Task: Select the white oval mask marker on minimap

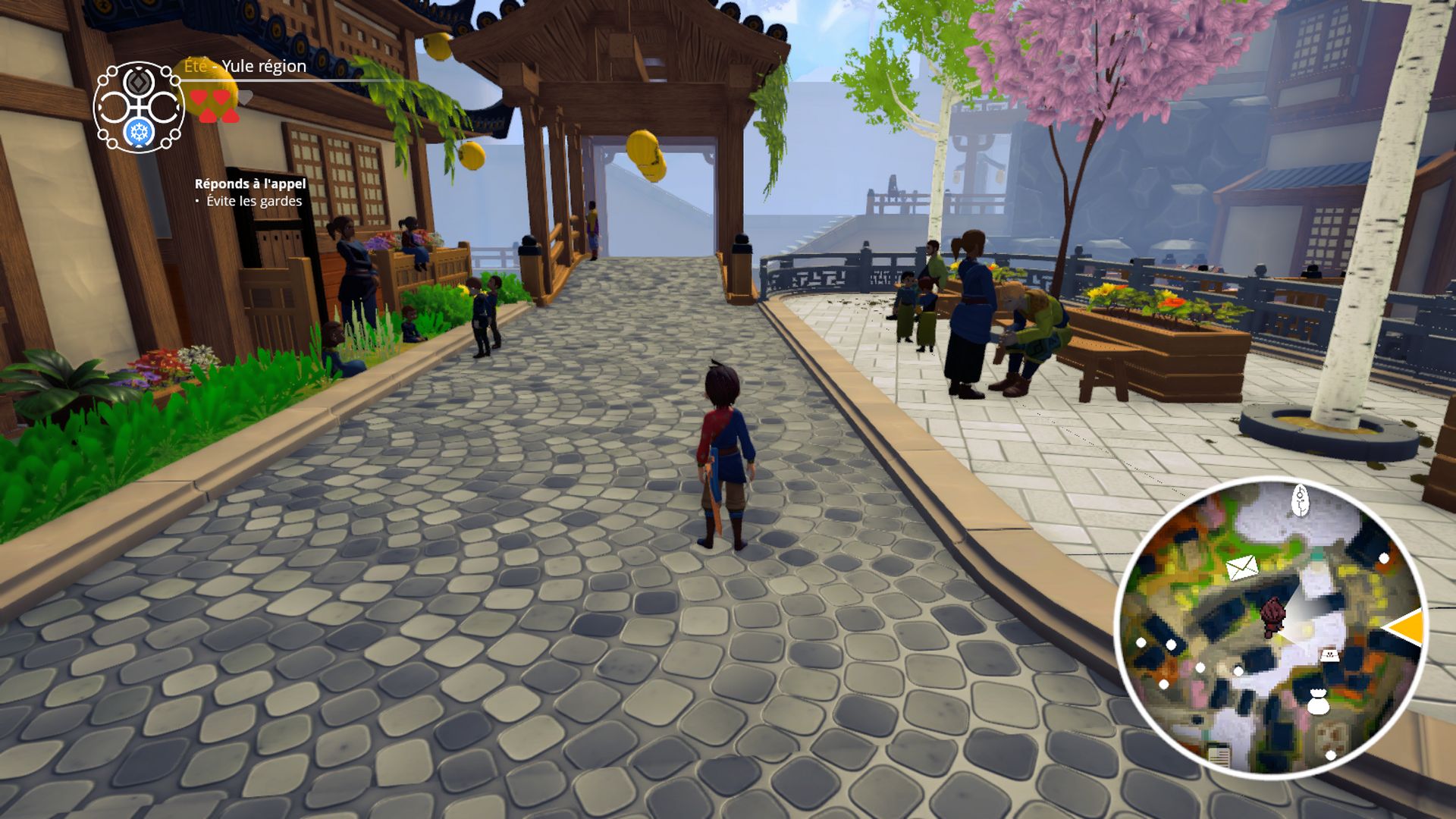Action: [1301, 500]
